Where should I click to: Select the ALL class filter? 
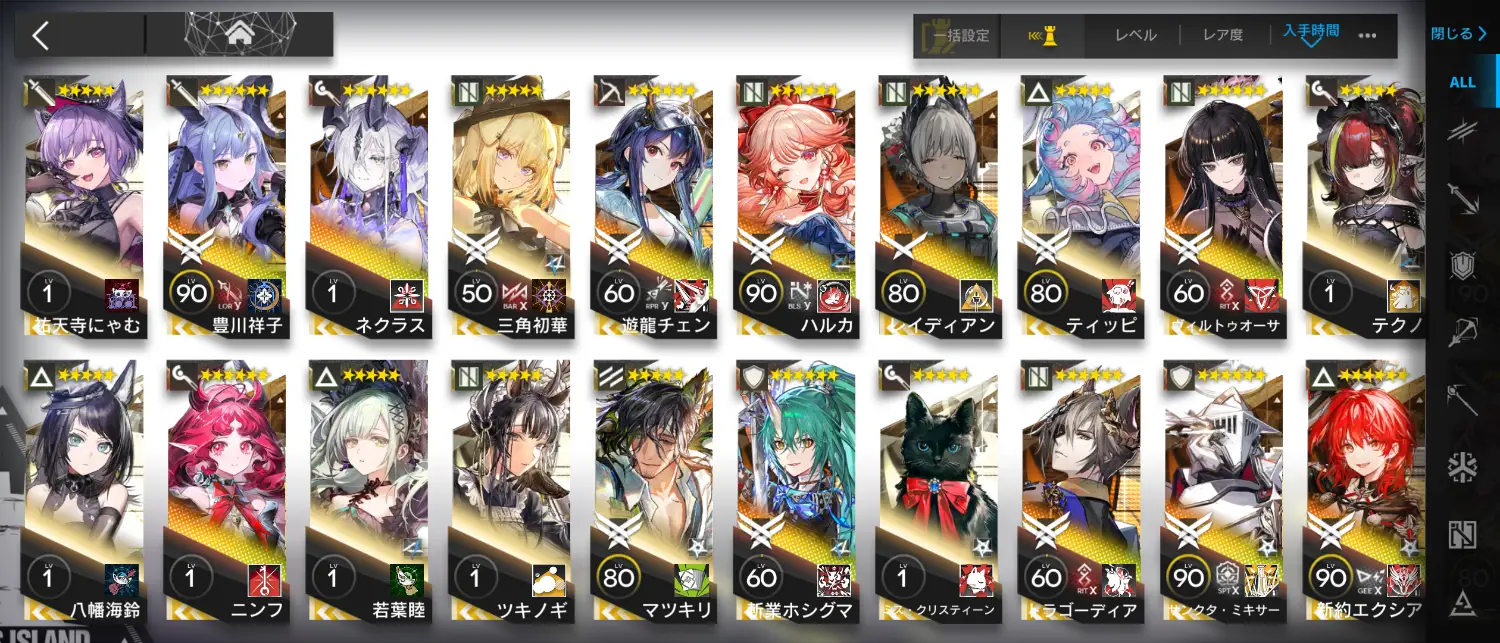click(1463, 82)
